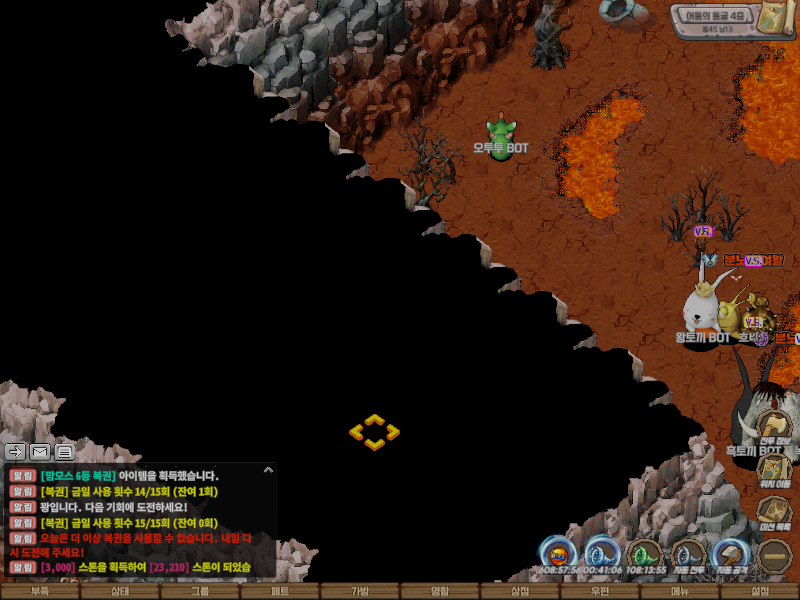Open the 부족 (tribe) menu

[x=40, y=591]
